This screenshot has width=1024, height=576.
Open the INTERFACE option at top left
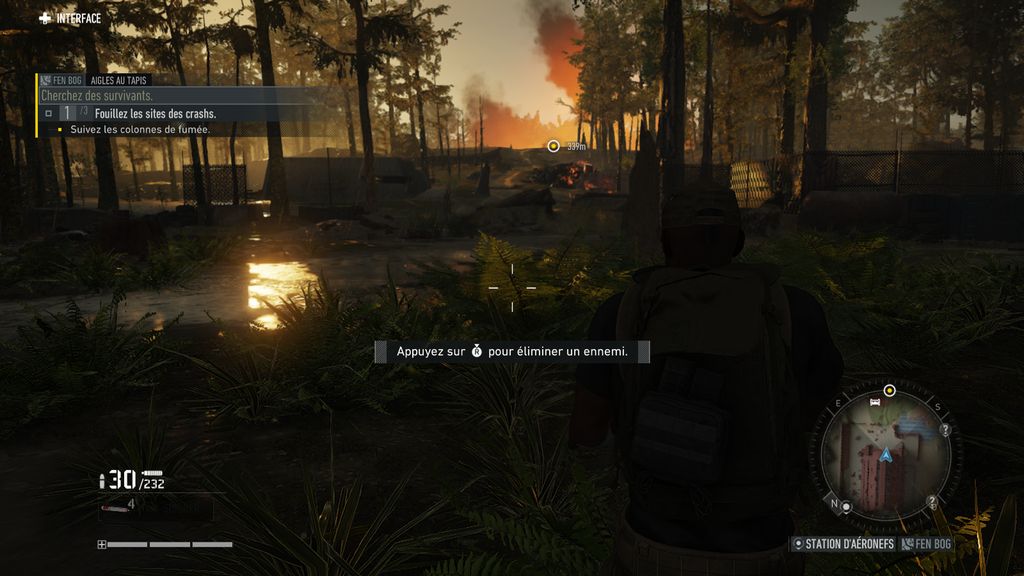[70, 18]
